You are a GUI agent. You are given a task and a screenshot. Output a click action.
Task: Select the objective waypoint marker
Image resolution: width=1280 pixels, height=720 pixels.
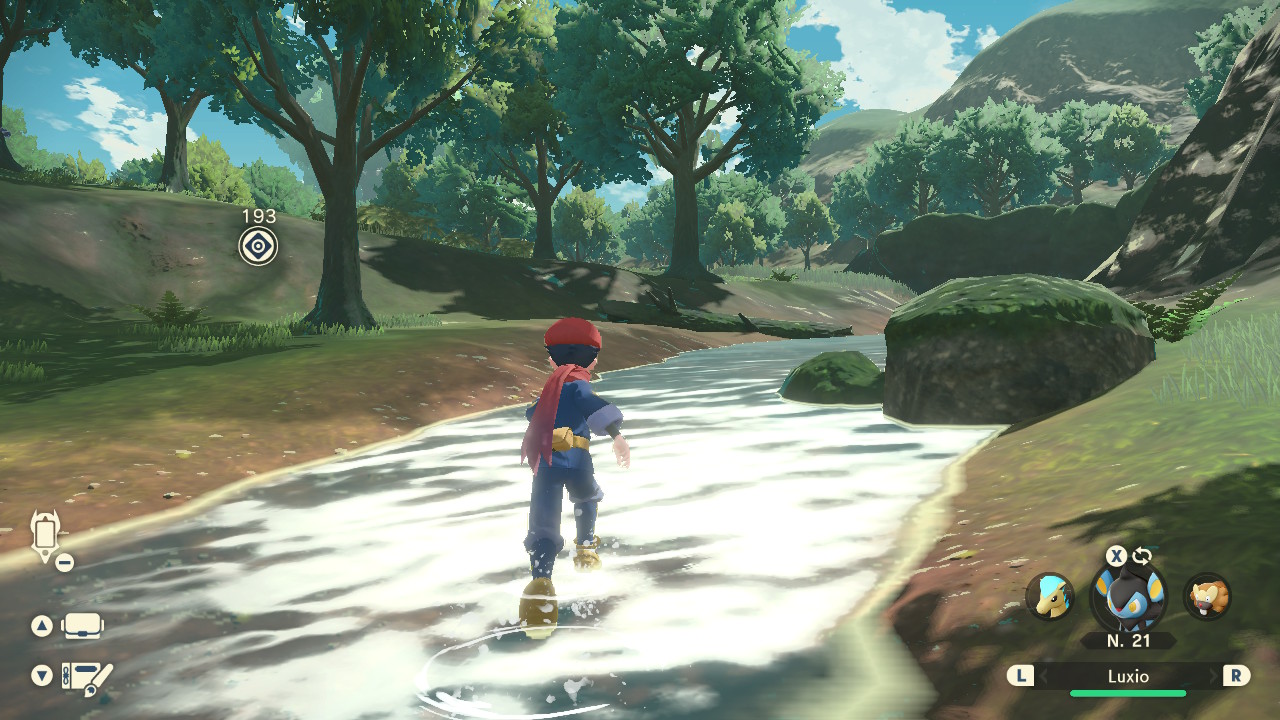(258, 245)
